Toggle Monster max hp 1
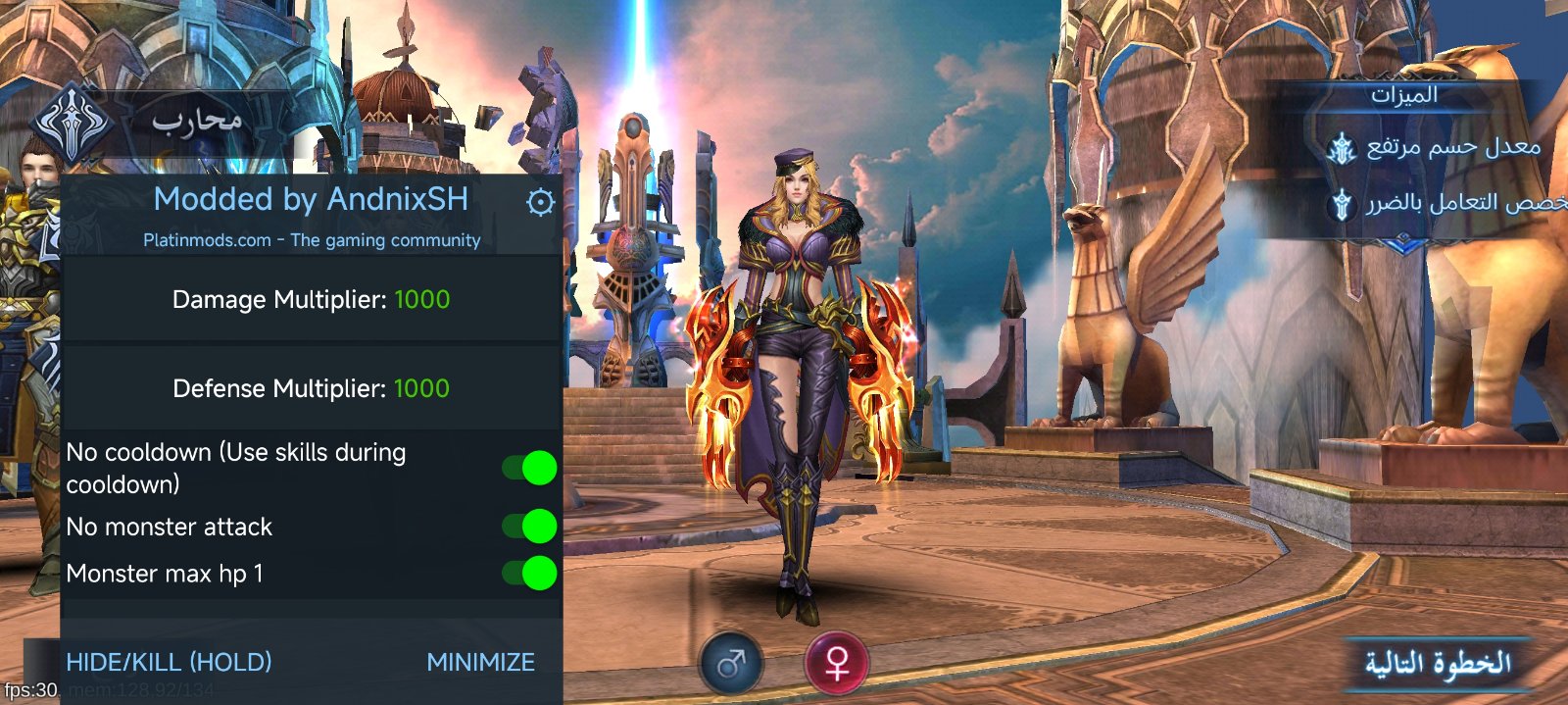Viewport: 1568px width, 705px height. click(x=530, y=573)
